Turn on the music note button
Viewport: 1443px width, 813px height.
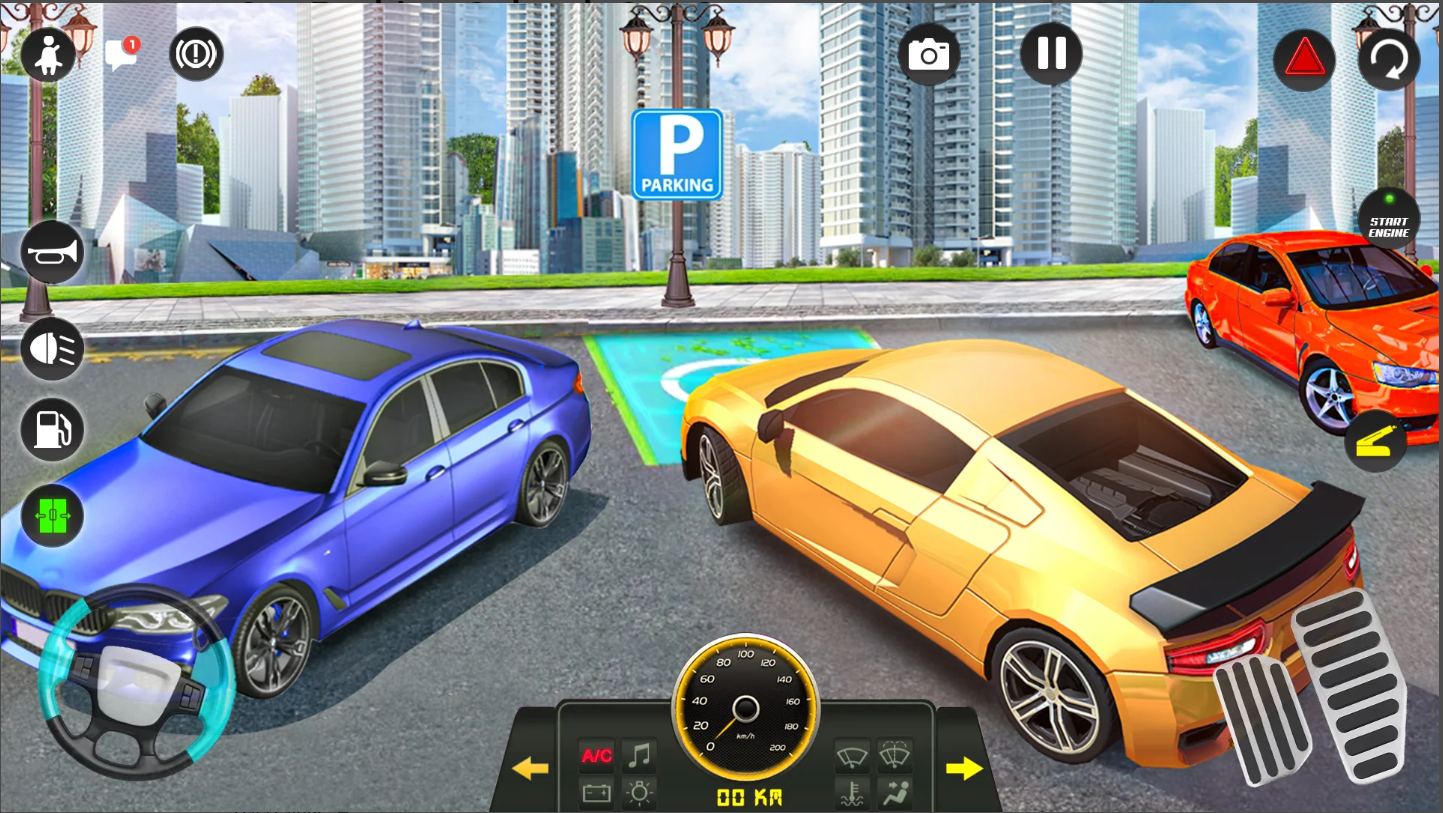639,755
